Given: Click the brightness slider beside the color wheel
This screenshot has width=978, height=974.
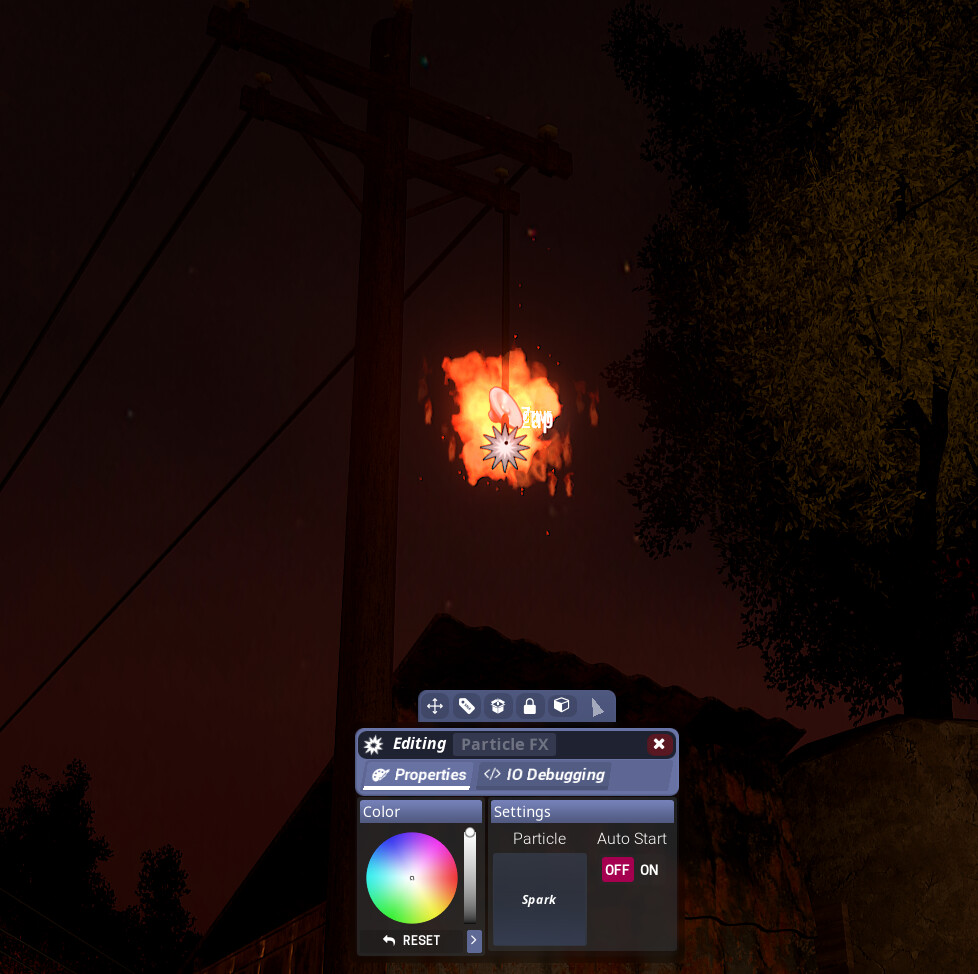Looking at the screenshot, I should point(470,876).
